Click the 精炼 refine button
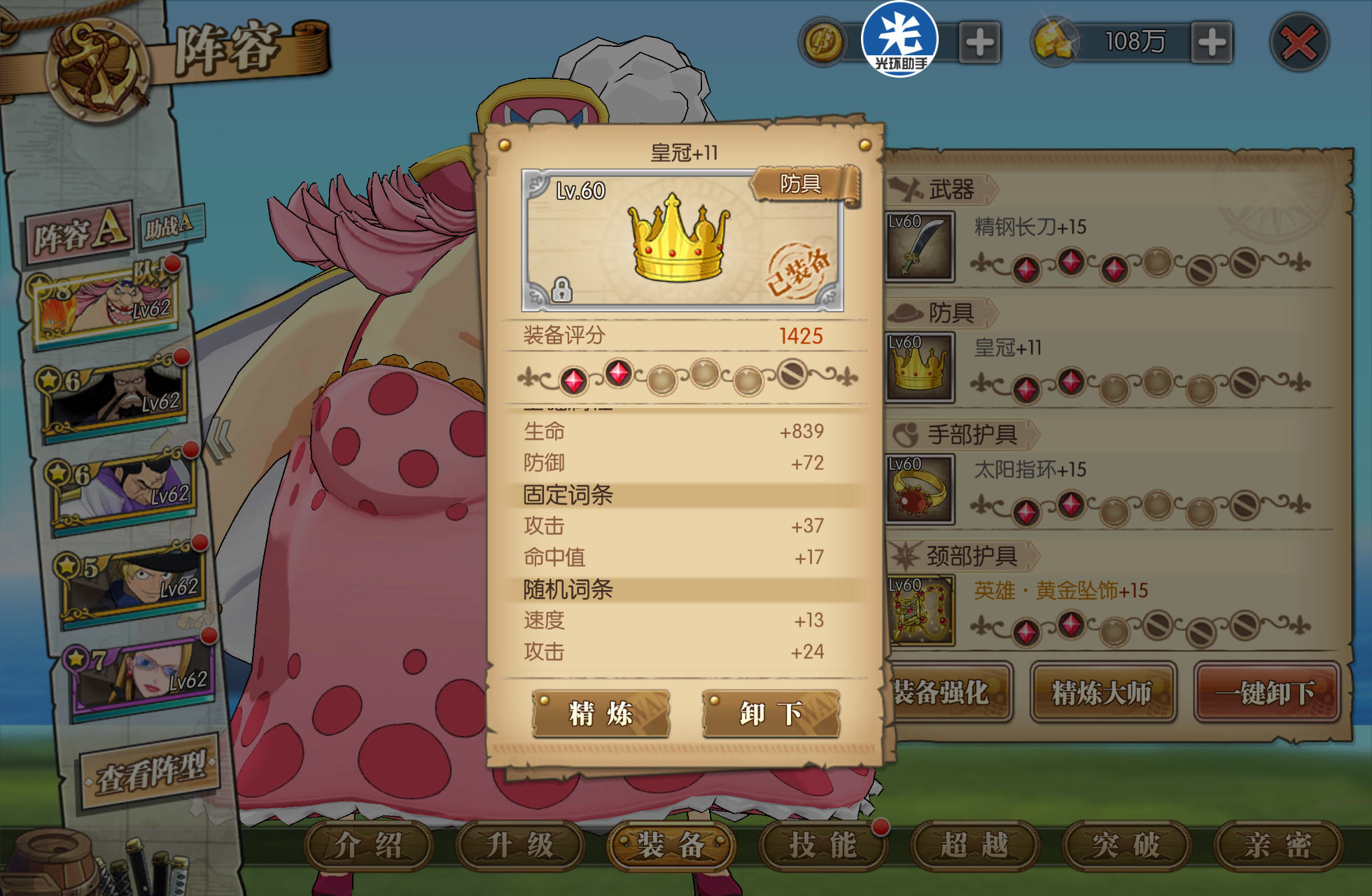 click(601, 713)
